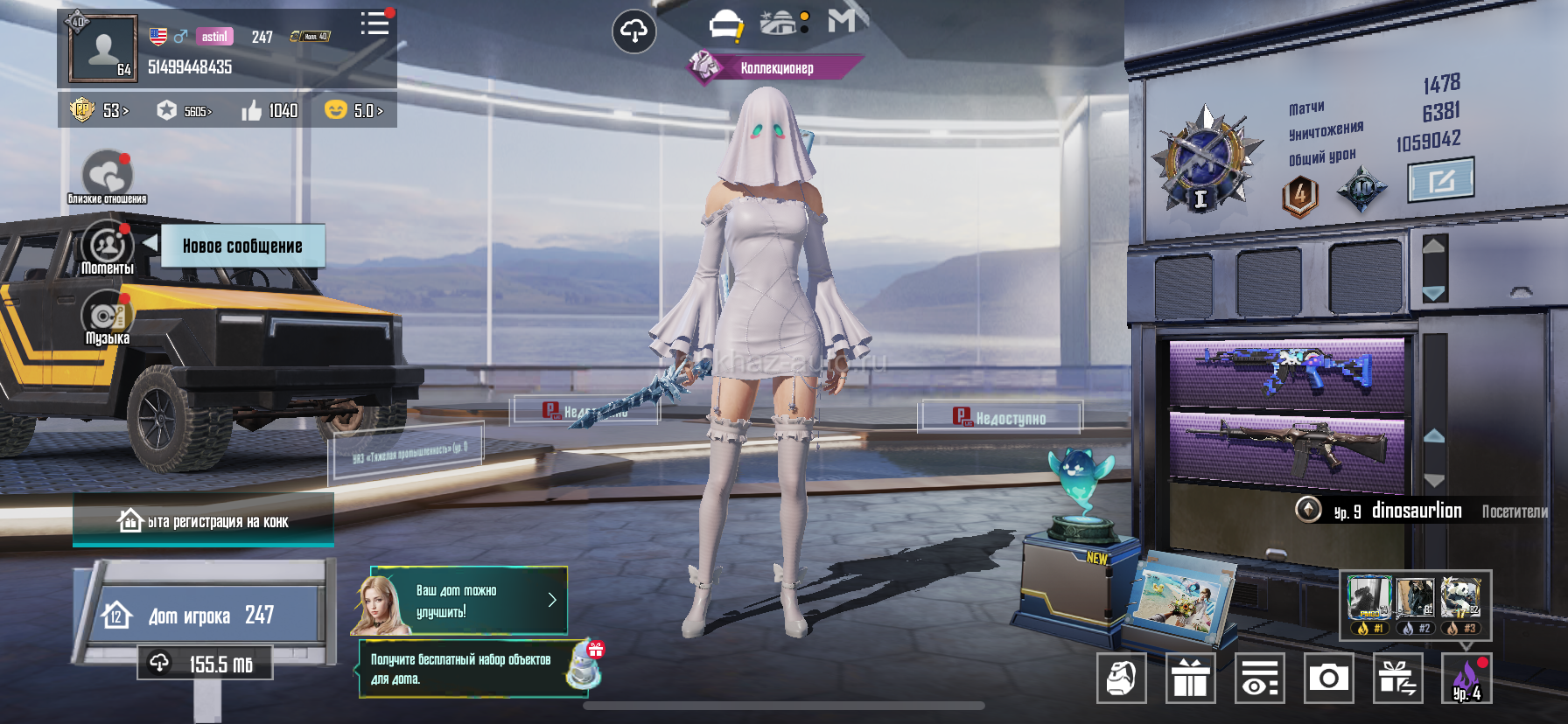Select the helmet outfit icon at top
This screenshot has width=1568, height=724.
[725, 24]
